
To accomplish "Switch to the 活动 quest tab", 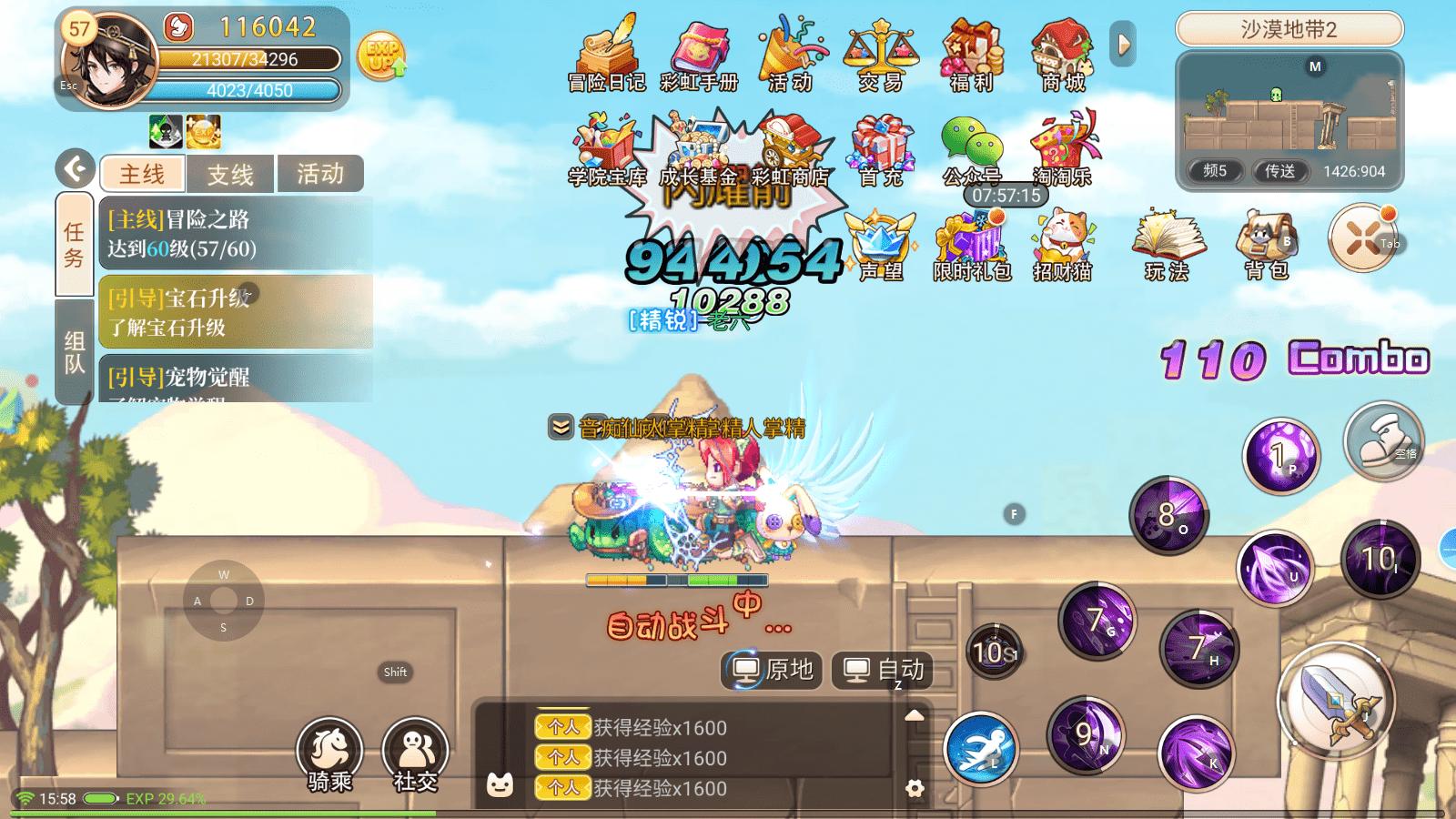I will coord(319,174).
